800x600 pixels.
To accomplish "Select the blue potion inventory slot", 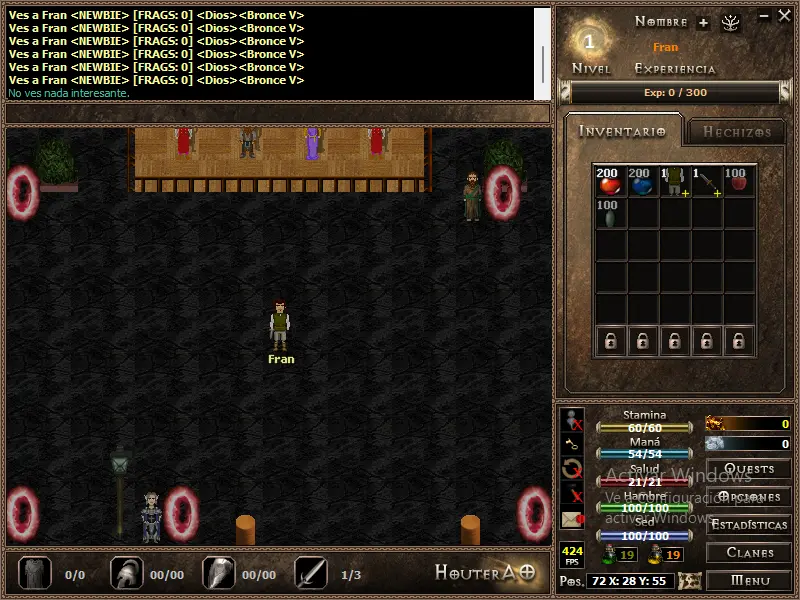I will 641,181.
